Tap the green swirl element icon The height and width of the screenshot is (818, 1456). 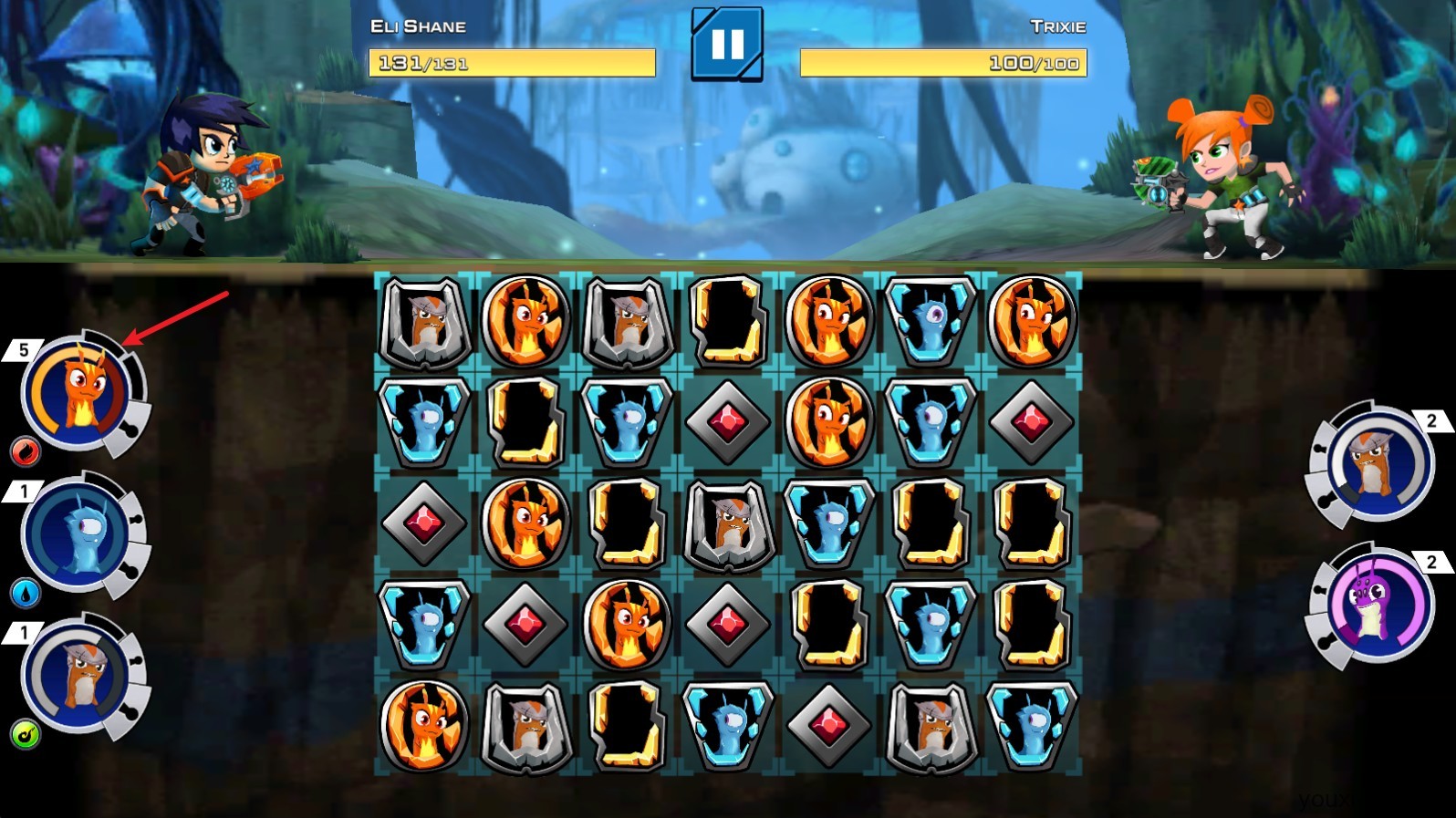(25, 734)
